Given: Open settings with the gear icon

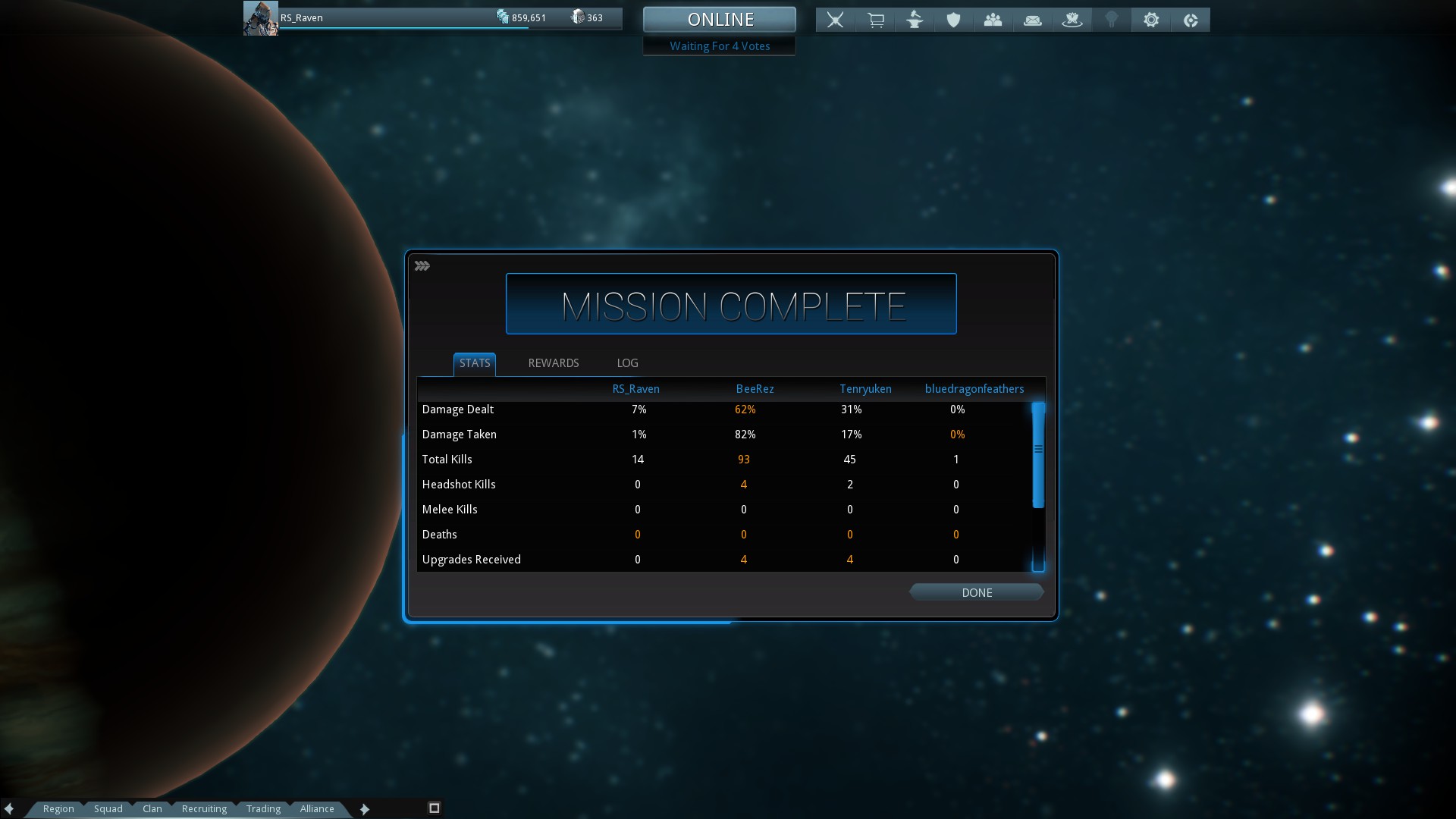Looking at the screenshot, I should pos(1150,20).
